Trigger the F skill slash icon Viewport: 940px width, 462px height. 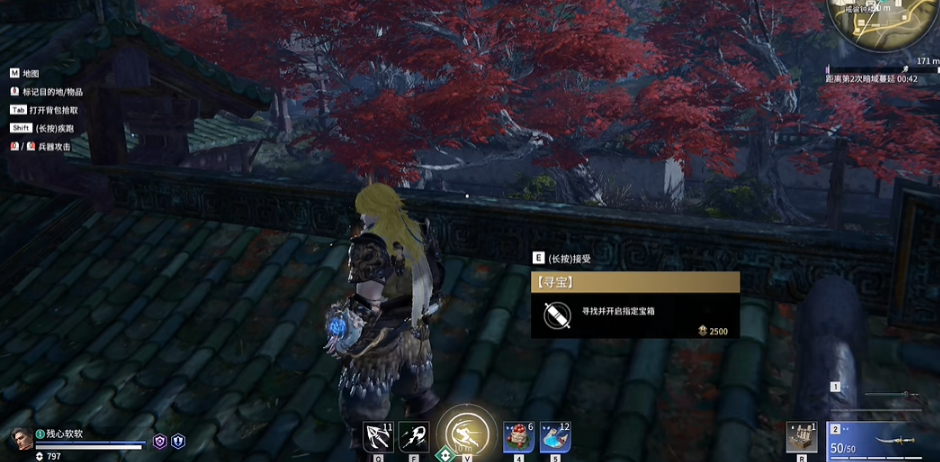point(414,436)
